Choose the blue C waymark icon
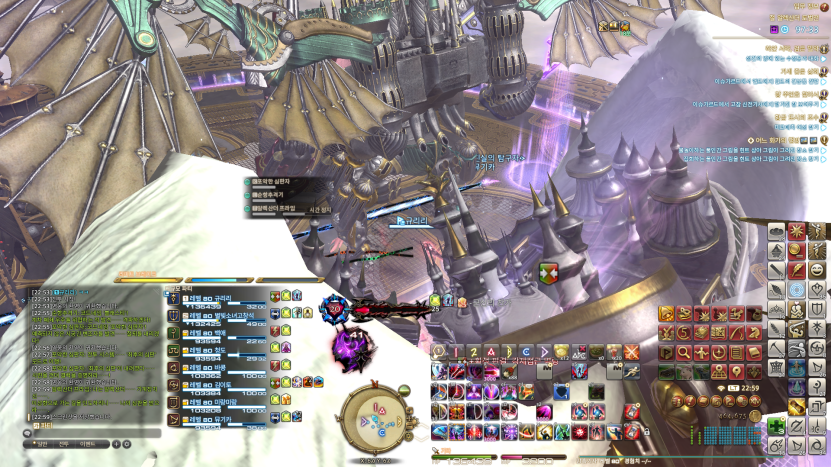Screen dimensions: 831x467 tap(526, 351)
